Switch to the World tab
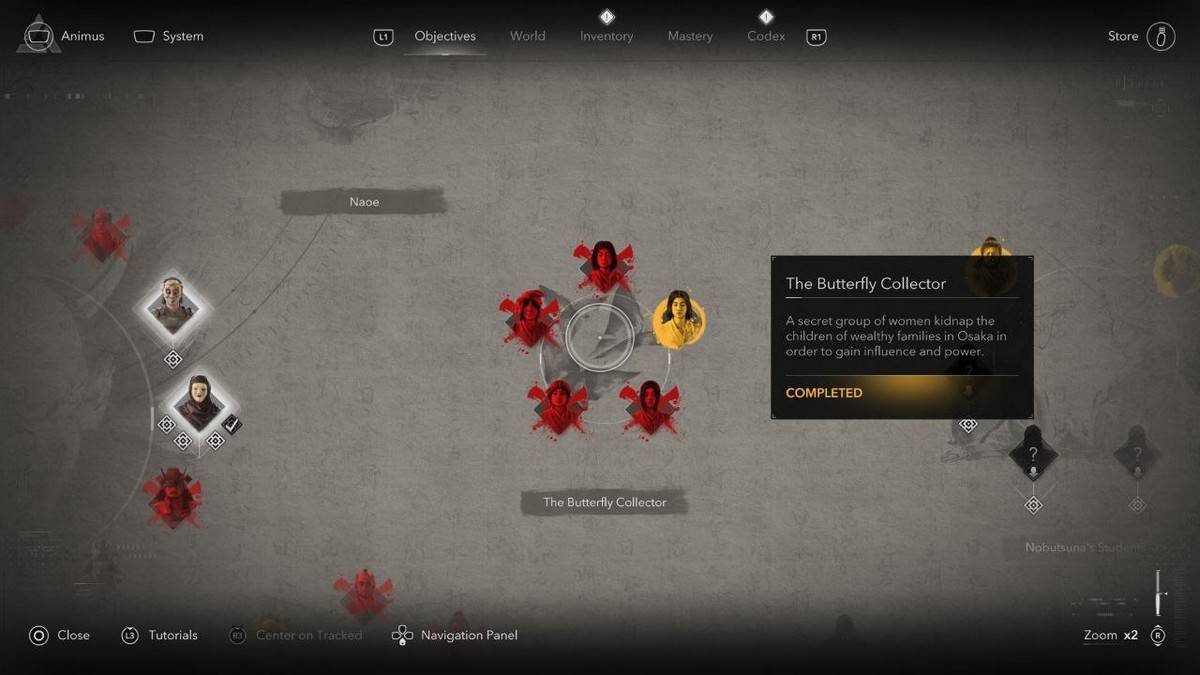 527,36
